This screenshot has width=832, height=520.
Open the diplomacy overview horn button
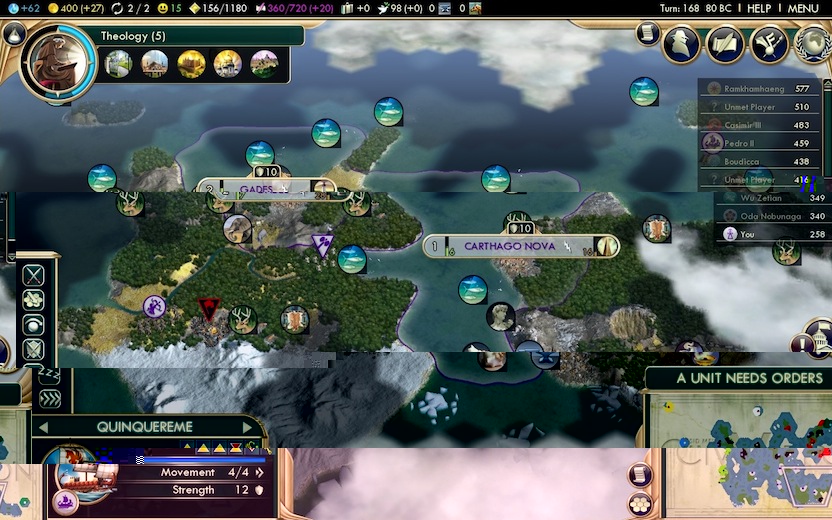(770, 44)
